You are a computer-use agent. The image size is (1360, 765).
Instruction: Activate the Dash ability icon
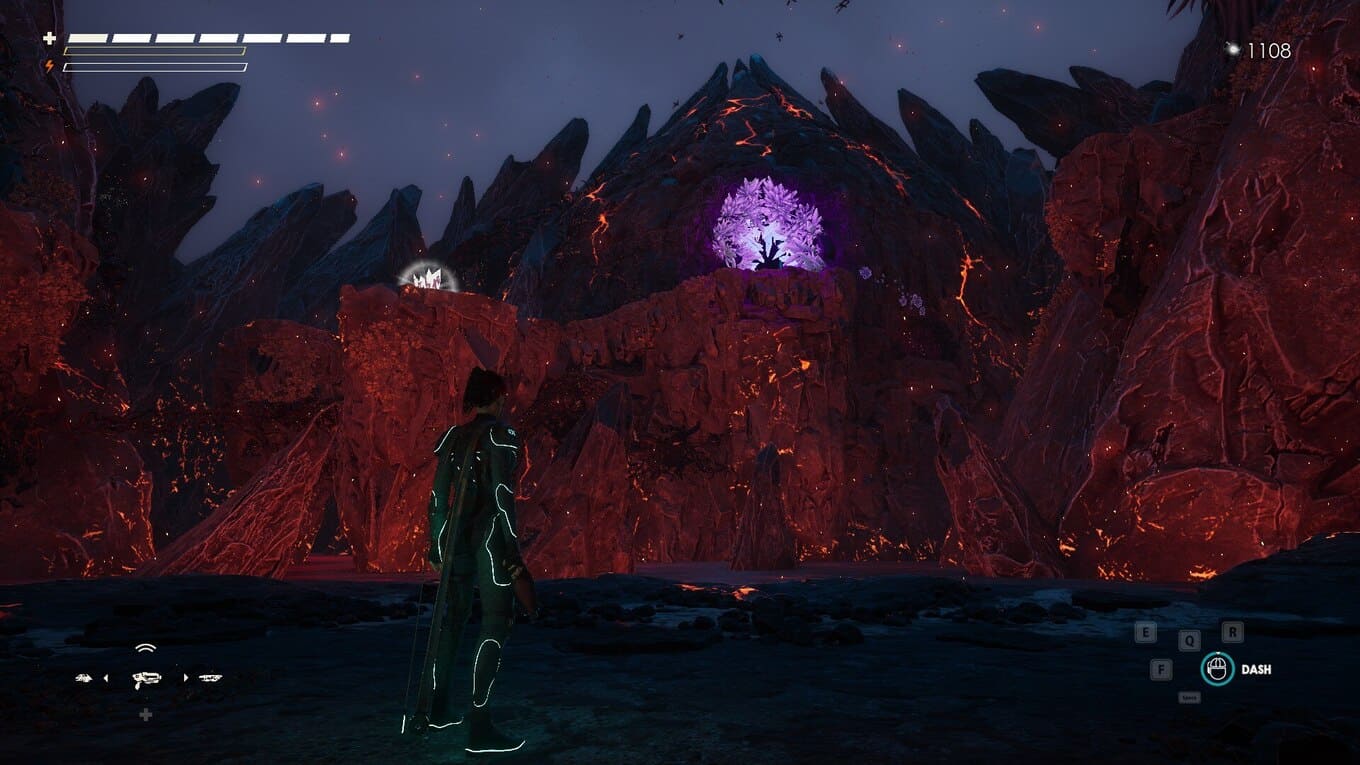tap(1217, 669)
